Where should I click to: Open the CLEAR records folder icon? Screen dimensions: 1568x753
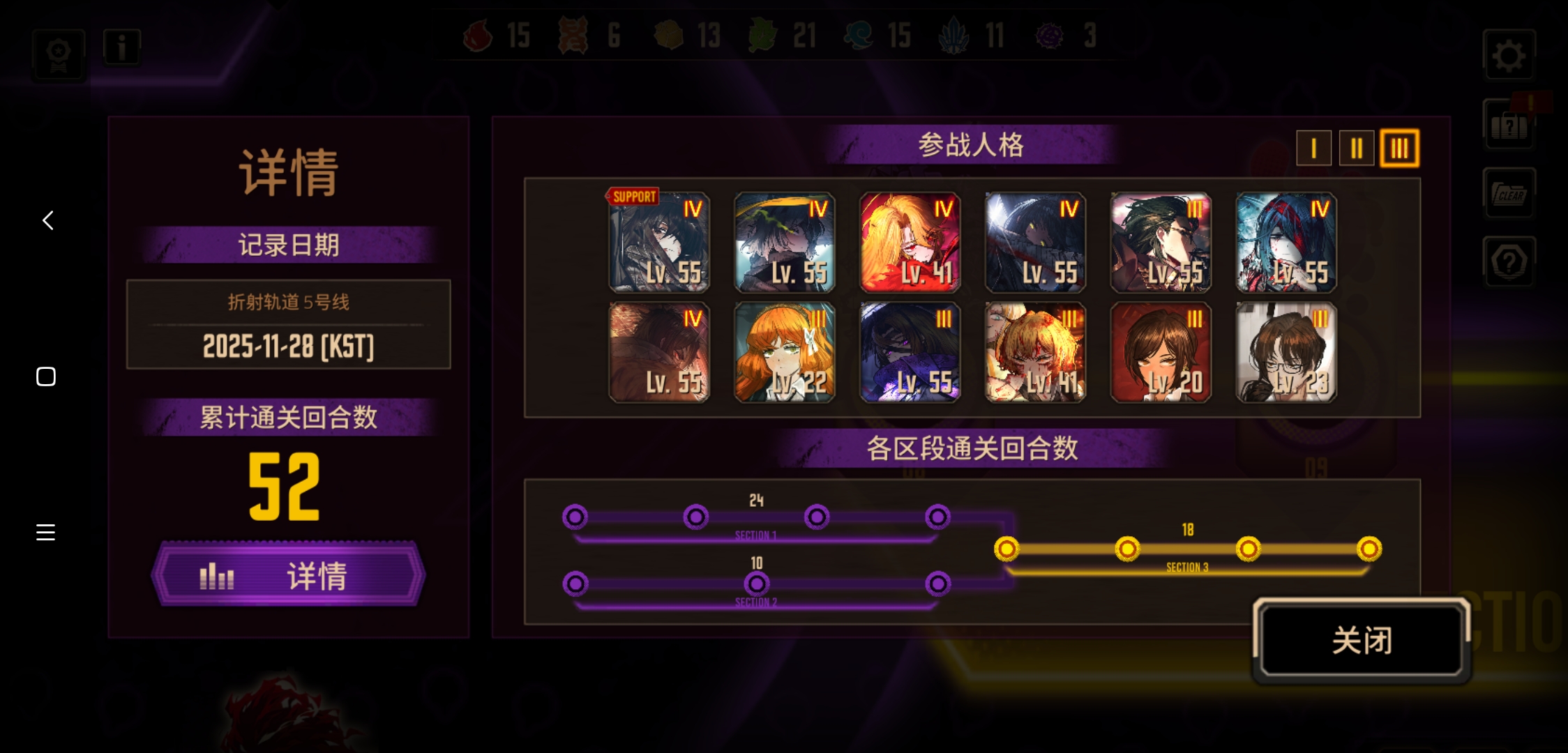[1509, 193]
